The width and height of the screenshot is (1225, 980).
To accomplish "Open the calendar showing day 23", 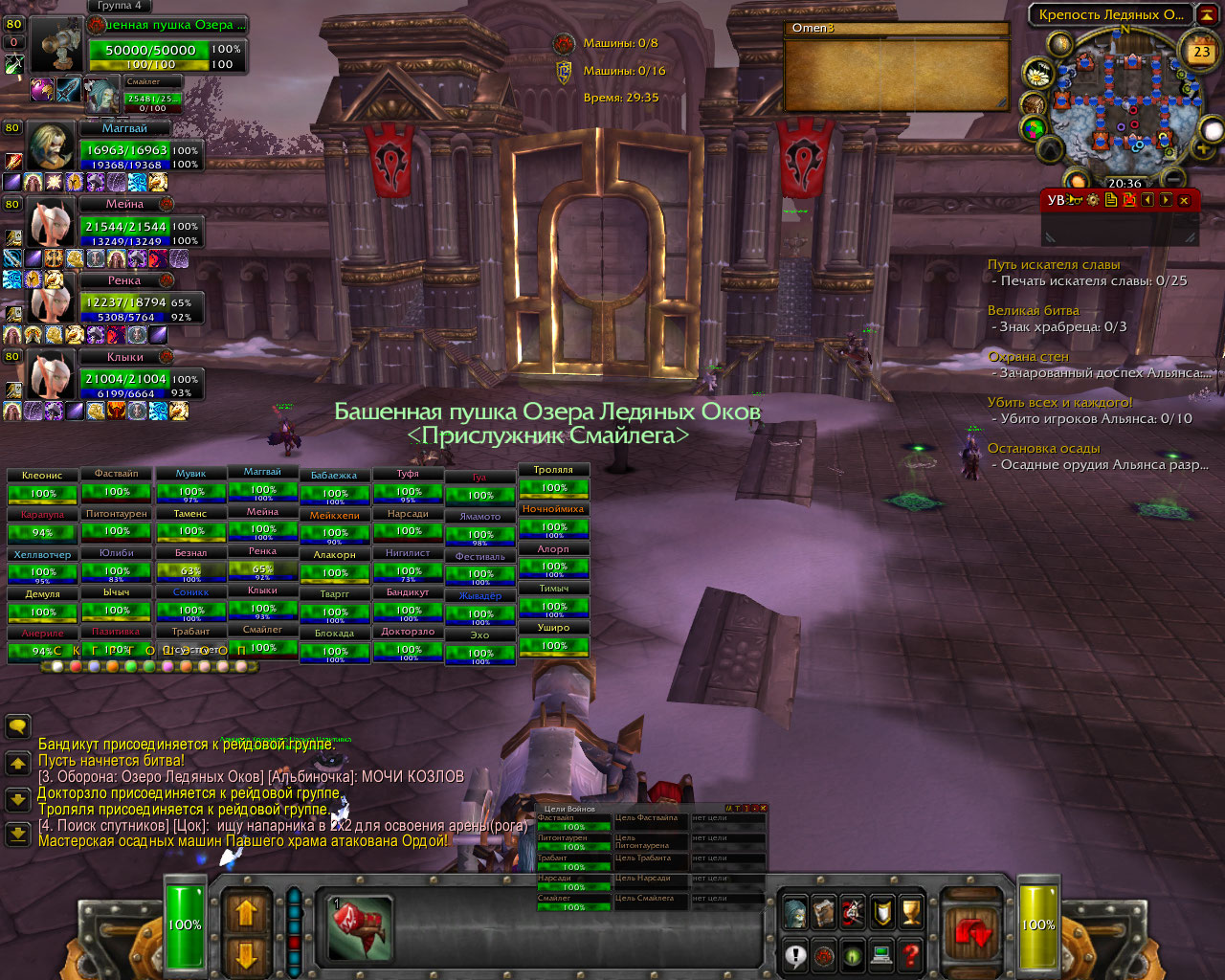I will (1201, 53).
